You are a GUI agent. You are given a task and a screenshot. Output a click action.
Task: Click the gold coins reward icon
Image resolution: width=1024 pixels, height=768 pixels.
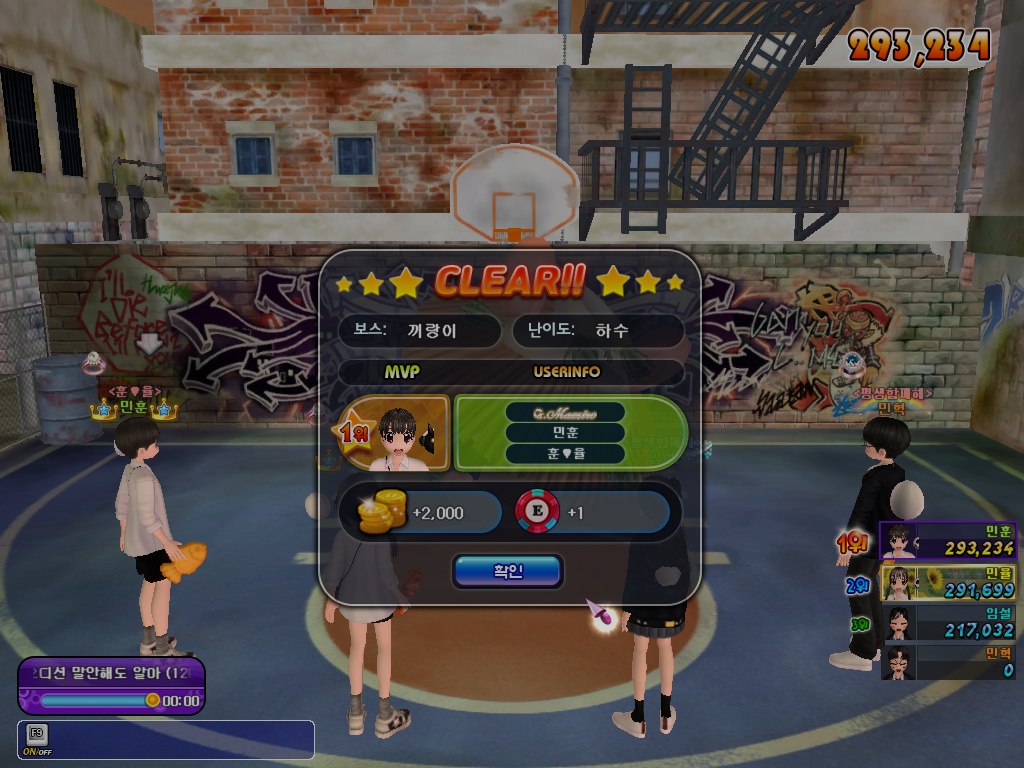(383, 512)
